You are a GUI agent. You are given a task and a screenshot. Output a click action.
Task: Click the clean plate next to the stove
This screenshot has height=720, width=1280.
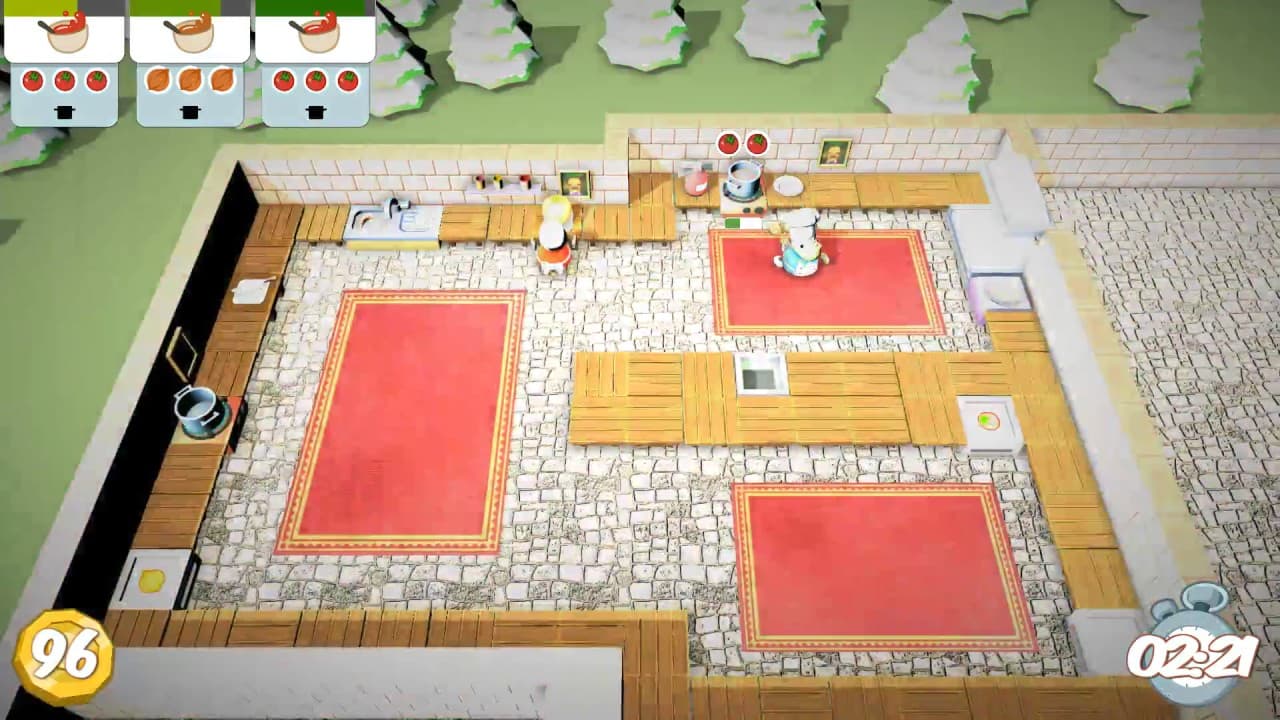click(787, 187)
